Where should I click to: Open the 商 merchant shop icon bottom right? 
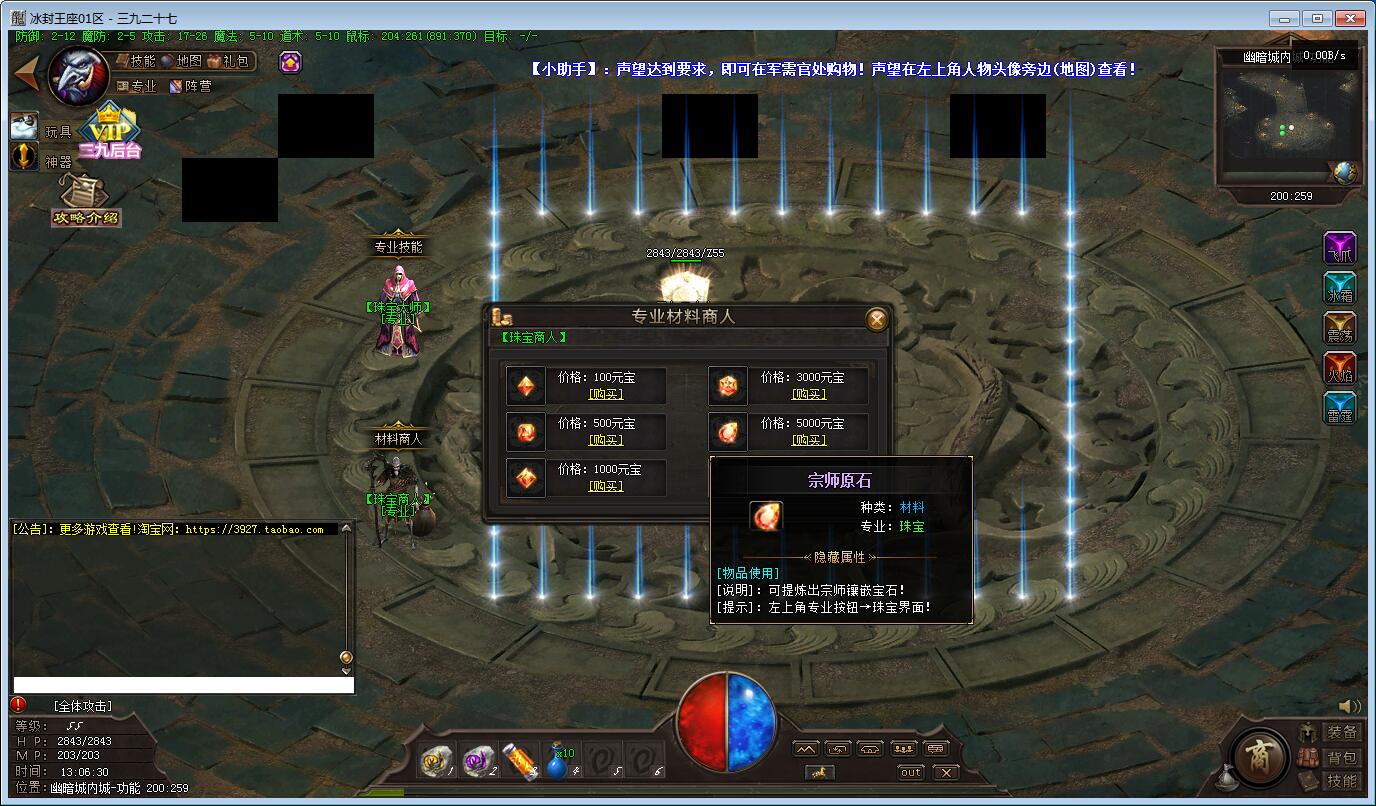coord(1258,758)
